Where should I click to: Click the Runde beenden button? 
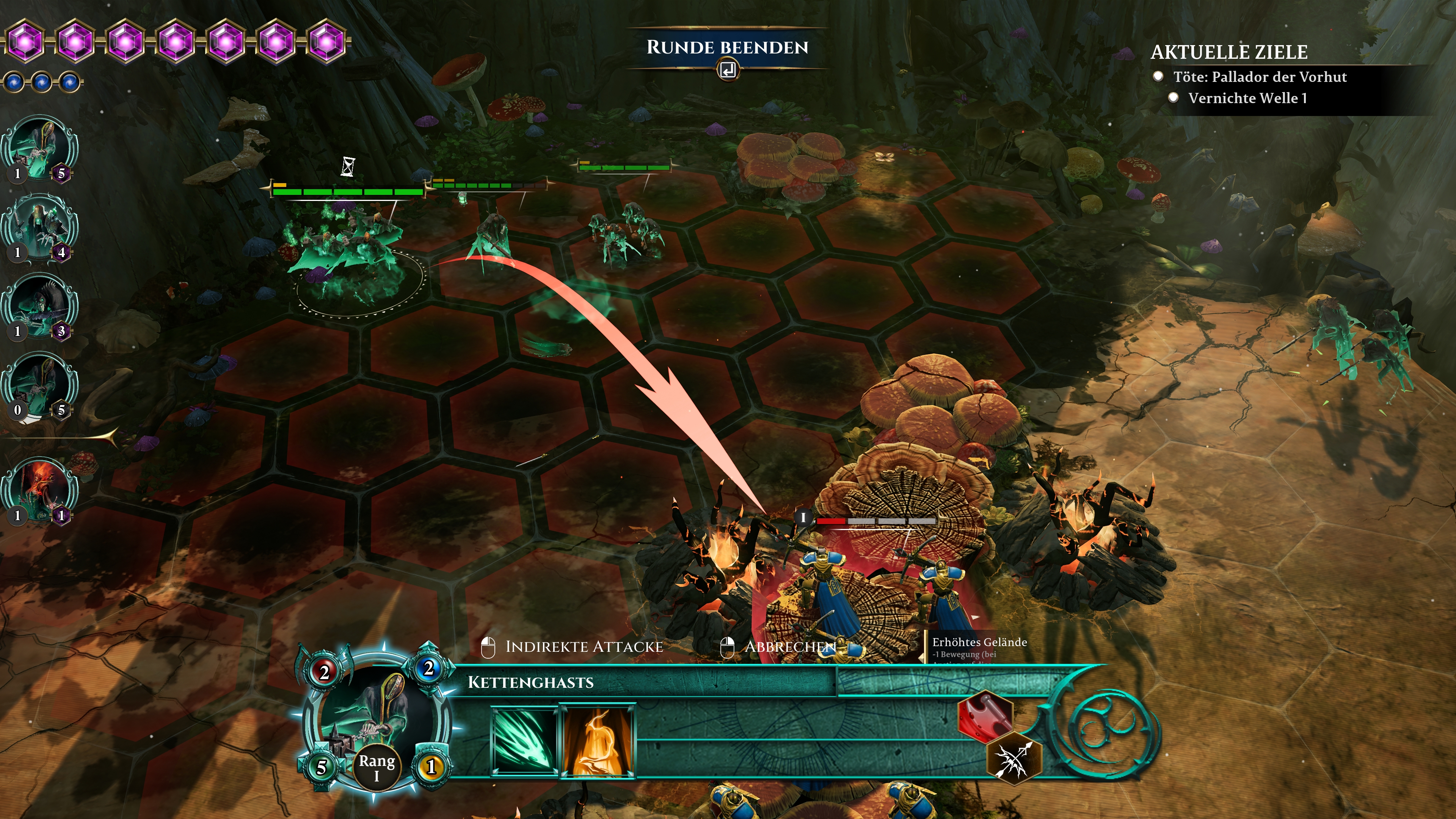728,49
